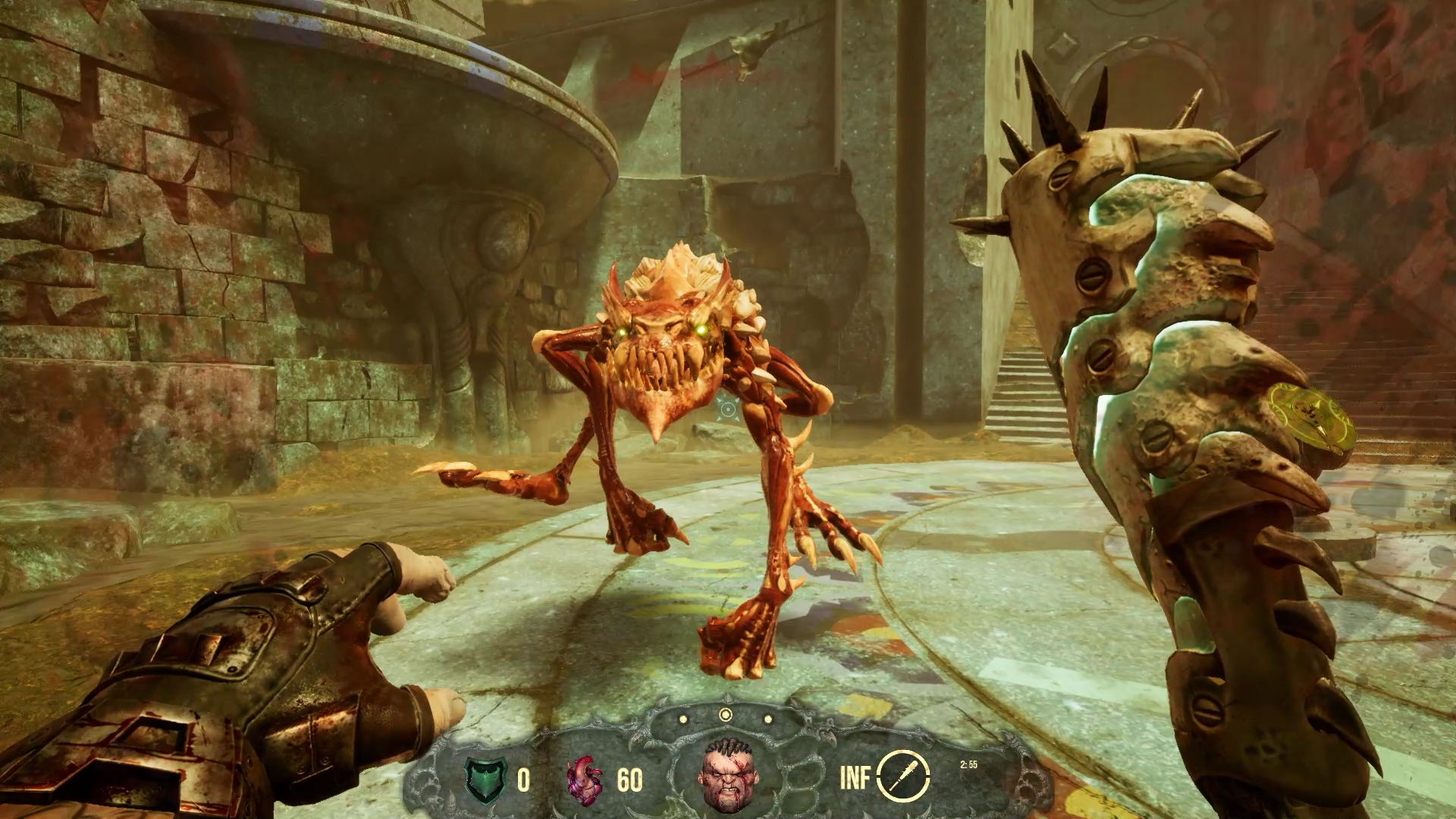Click the anatomical heart health icon

tap(585, 779)
